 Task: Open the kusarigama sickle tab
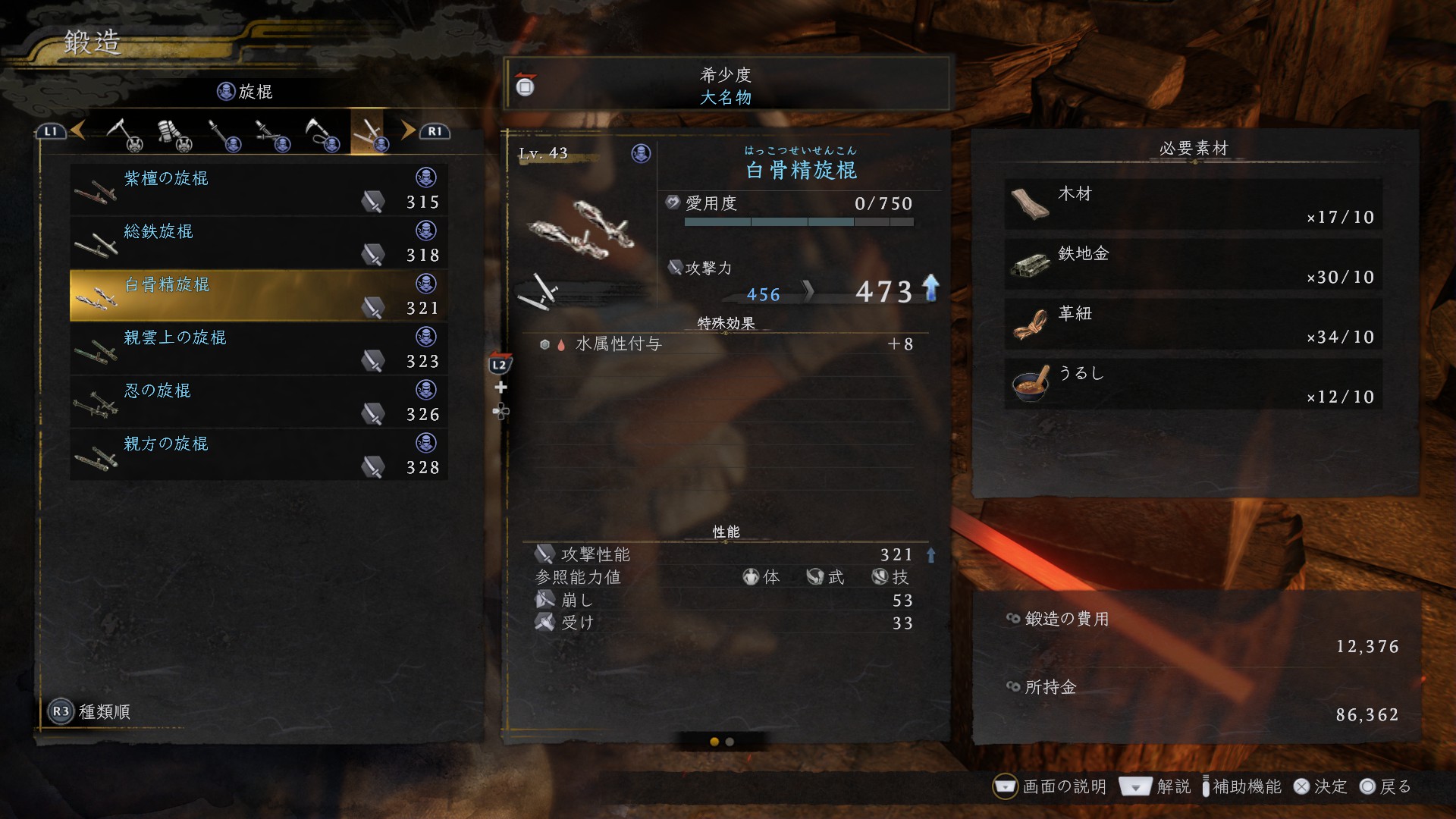[x=322, y=134]
